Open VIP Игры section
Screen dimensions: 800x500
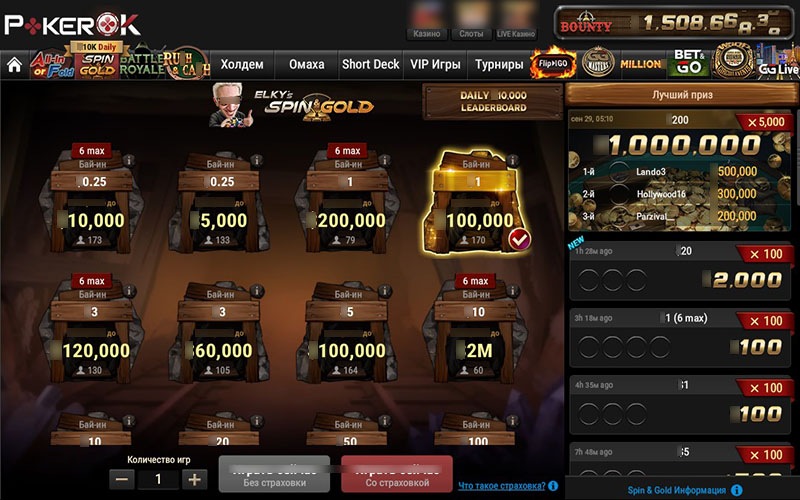pyautogui.click(x=435, y=65)
